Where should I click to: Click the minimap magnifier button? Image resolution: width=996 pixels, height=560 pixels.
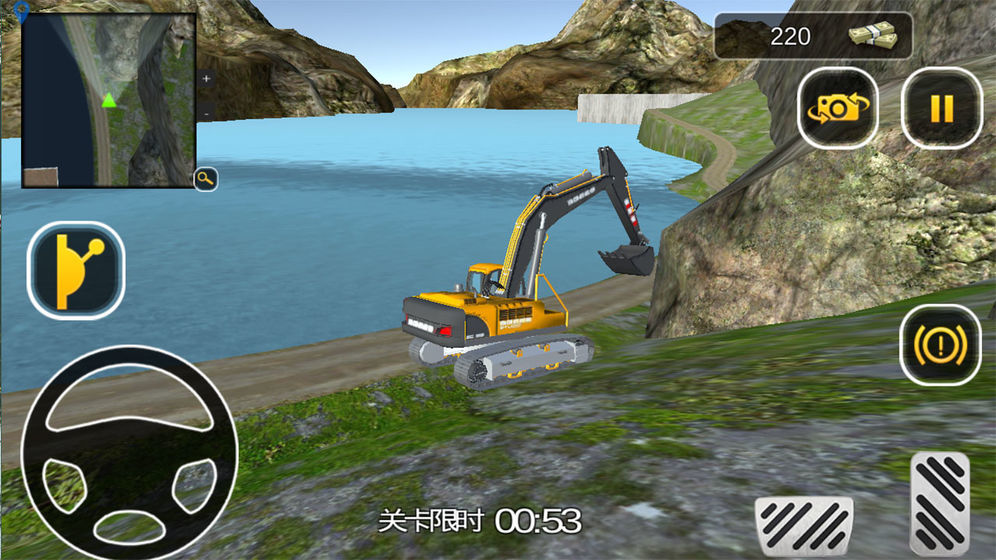(206, 179)
